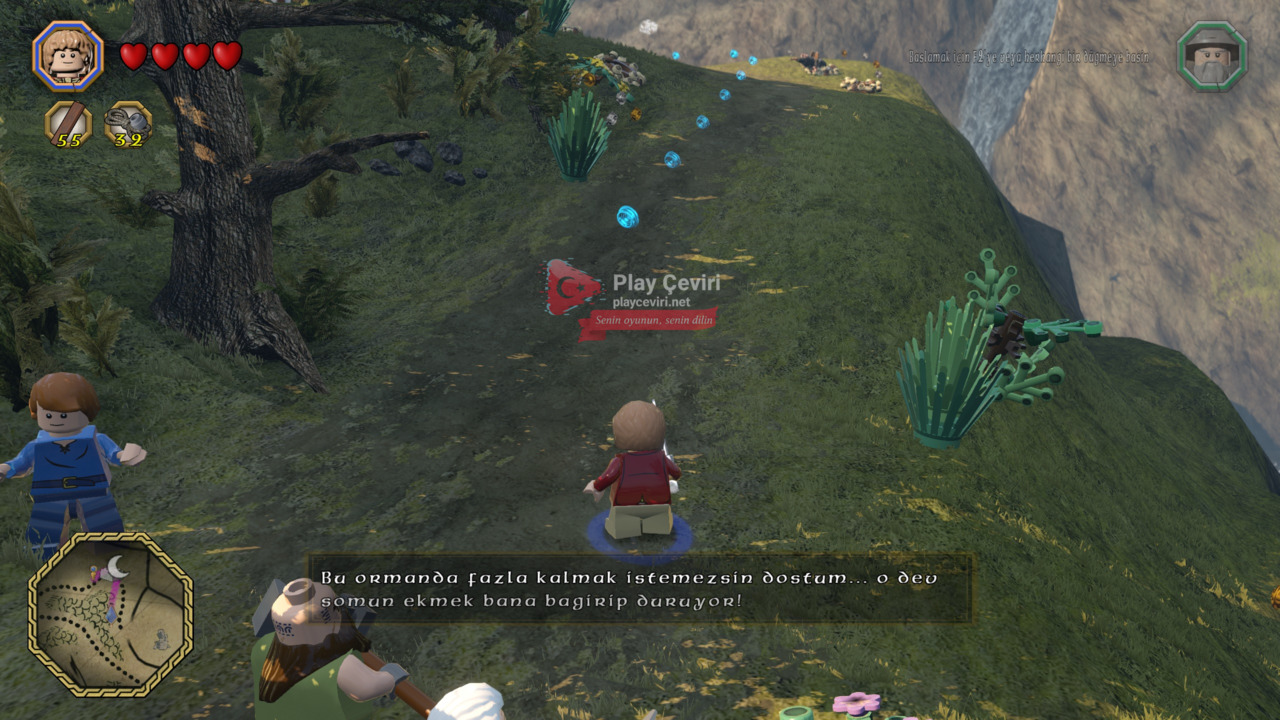The height and width of the screenshot is (720, 1280).
Task: Click the silver stone loot counter icon
Action: tap(128, 124)
